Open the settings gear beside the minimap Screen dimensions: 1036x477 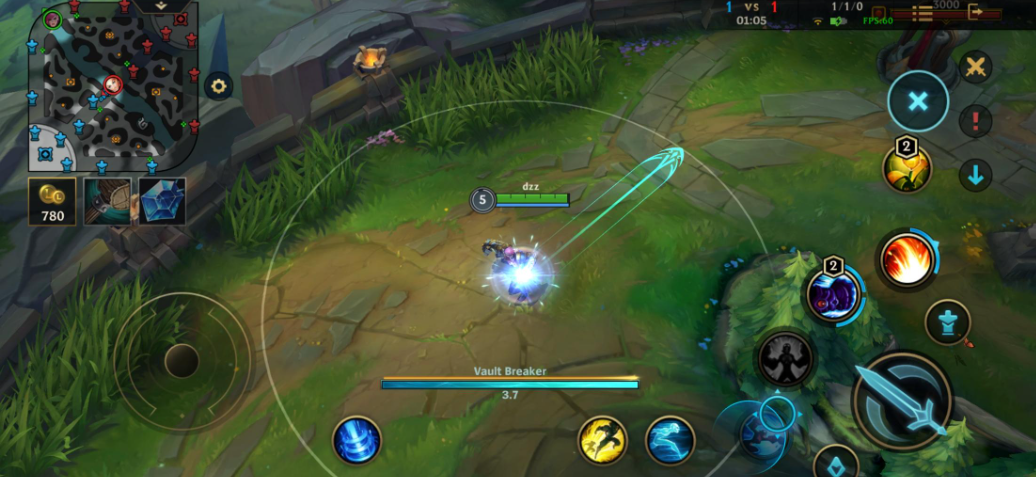pyautogui.click(x=219, y=86)
